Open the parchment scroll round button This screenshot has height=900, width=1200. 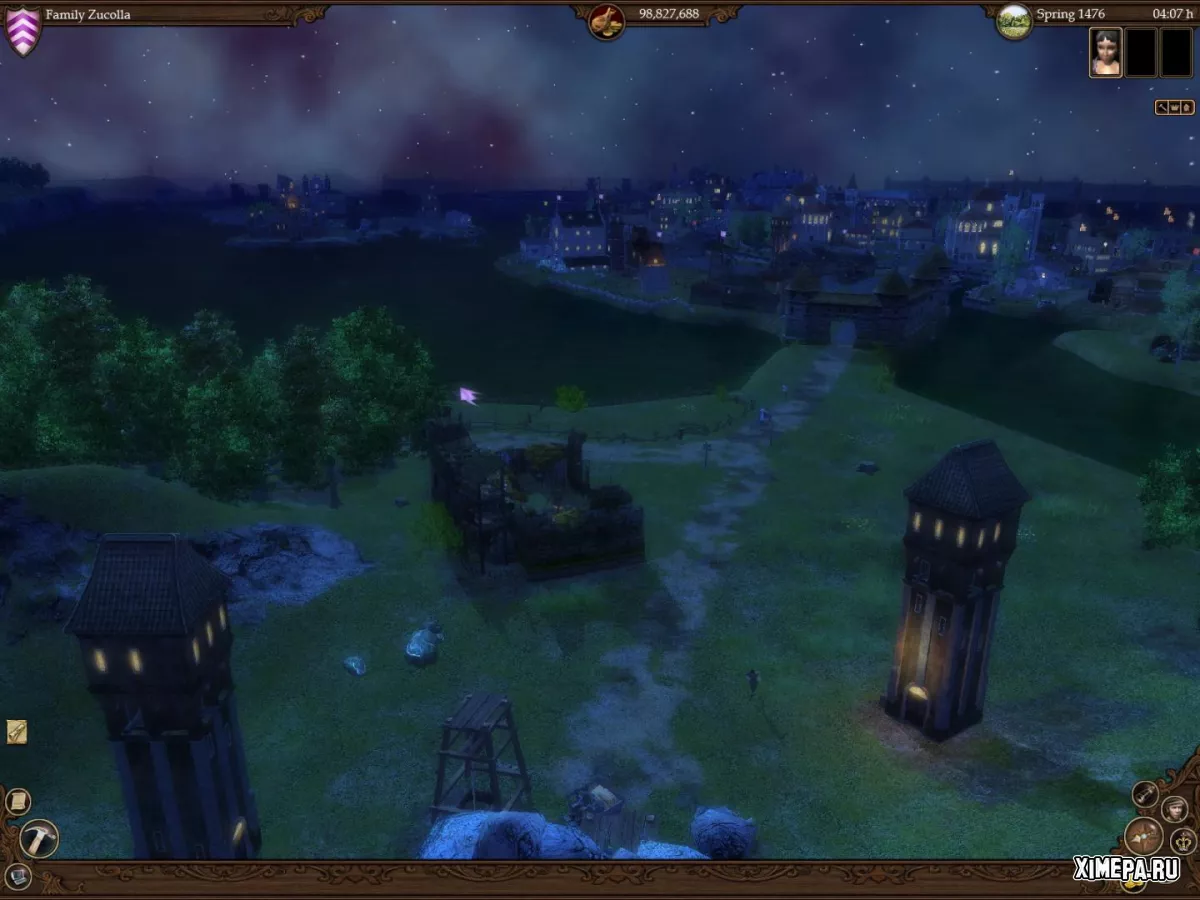18,801
